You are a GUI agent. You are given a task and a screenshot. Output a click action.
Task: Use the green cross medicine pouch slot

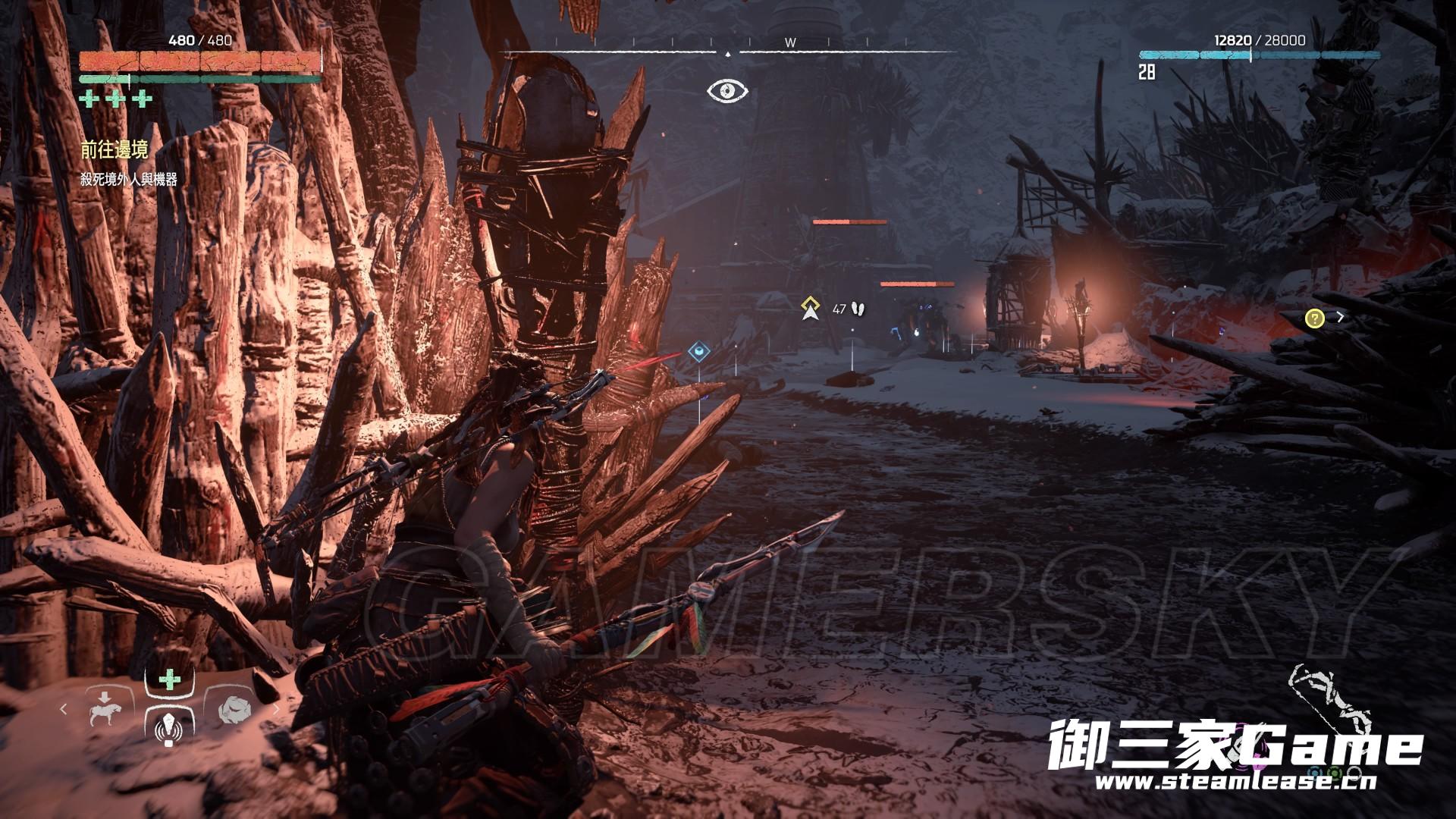coord(168,679)
